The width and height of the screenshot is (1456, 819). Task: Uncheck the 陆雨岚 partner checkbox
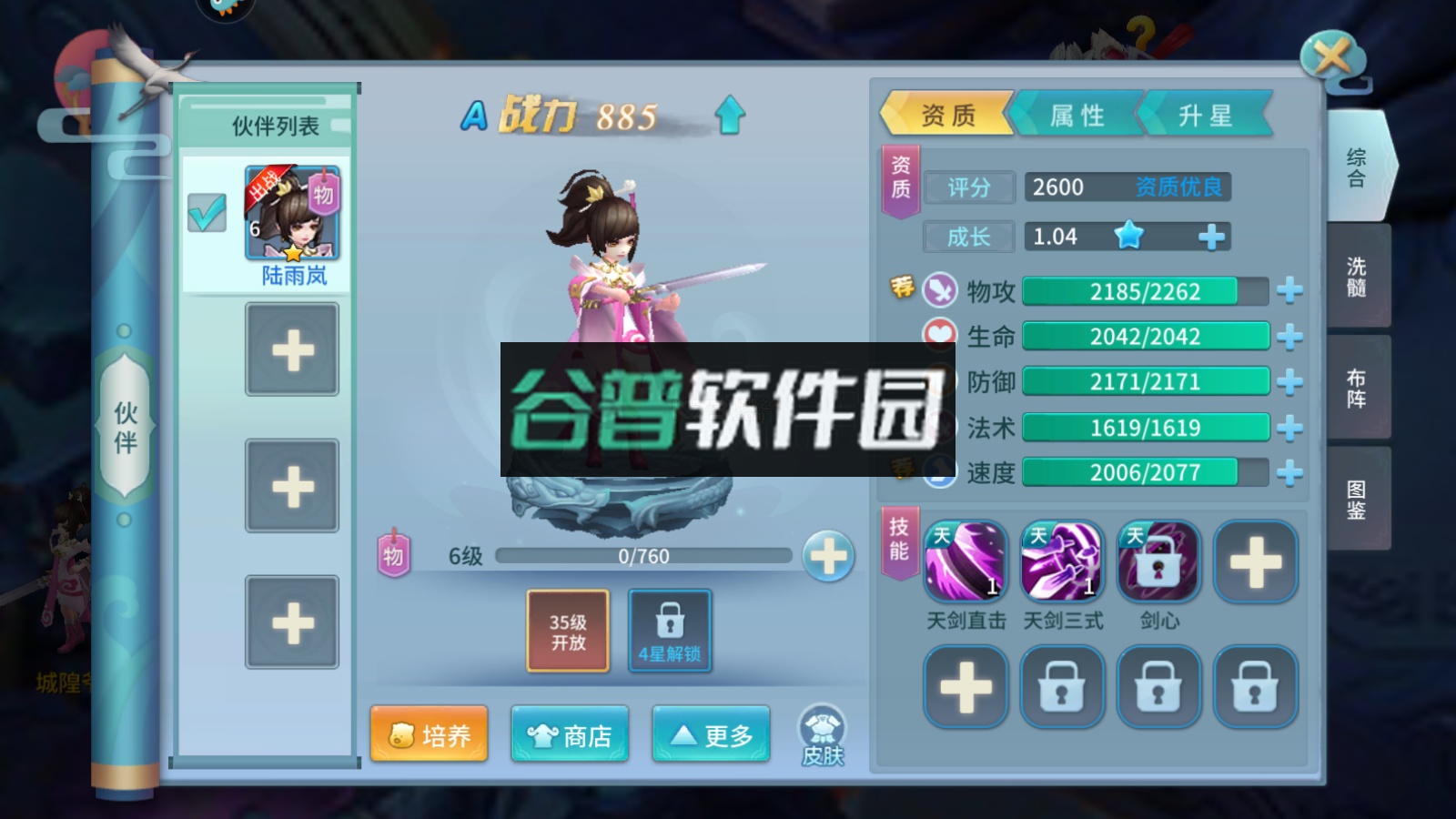(207, 211)
